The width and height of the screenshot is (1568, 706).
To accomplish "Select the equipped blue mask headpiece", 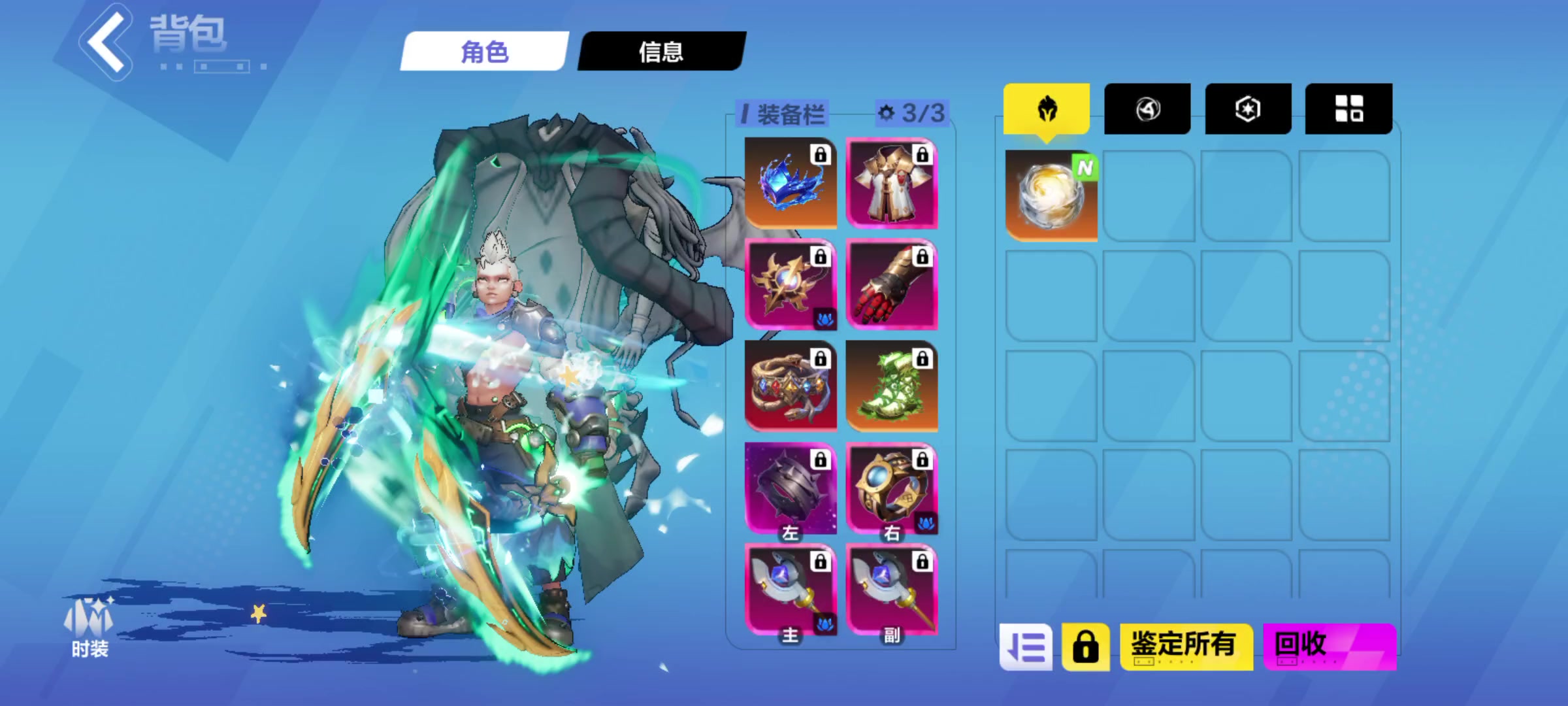I will (x=790, y=184).
